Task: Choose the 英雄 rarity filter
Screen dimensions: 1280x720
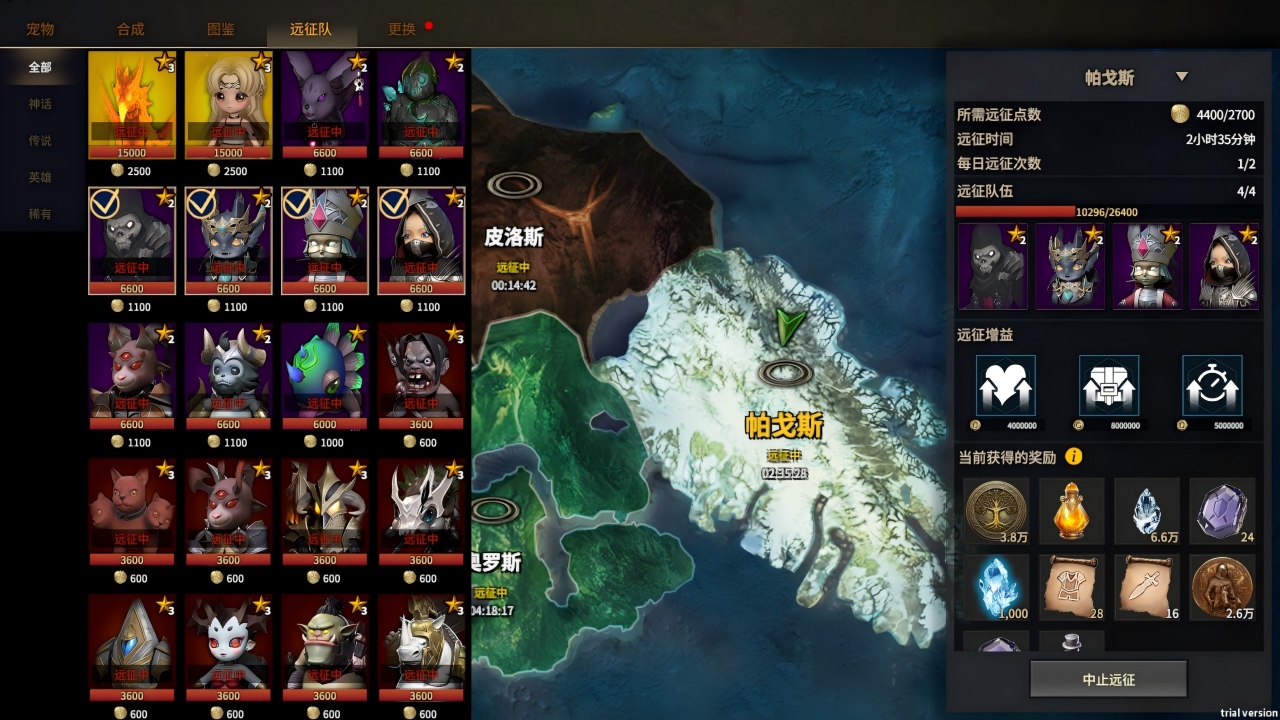Action: (x=40, y=177)
